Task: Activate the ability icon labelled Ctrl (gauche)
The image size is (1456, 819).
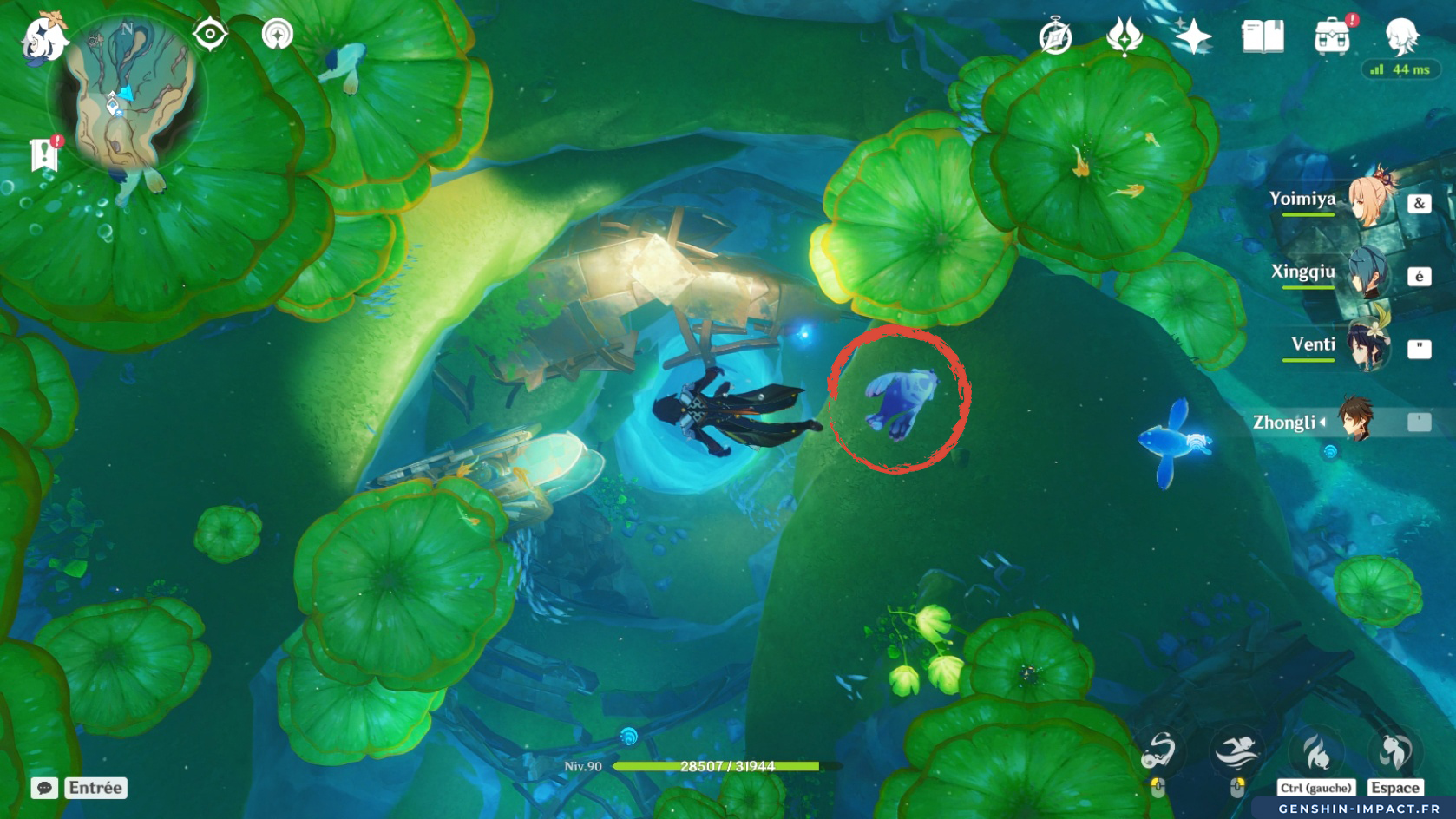Action: tap(1315, 753)
